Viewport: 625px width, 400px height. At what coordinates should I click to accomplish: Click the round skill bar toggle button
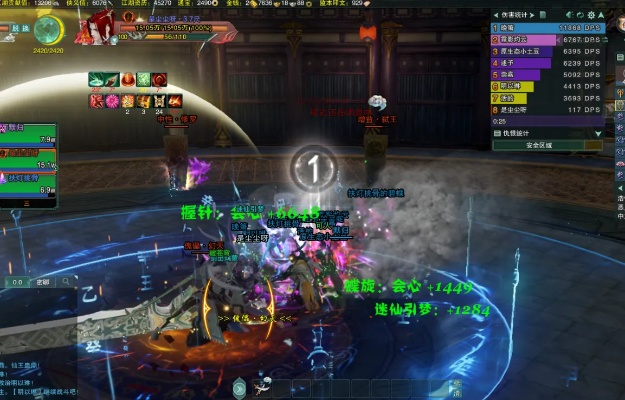coord(239,388)
